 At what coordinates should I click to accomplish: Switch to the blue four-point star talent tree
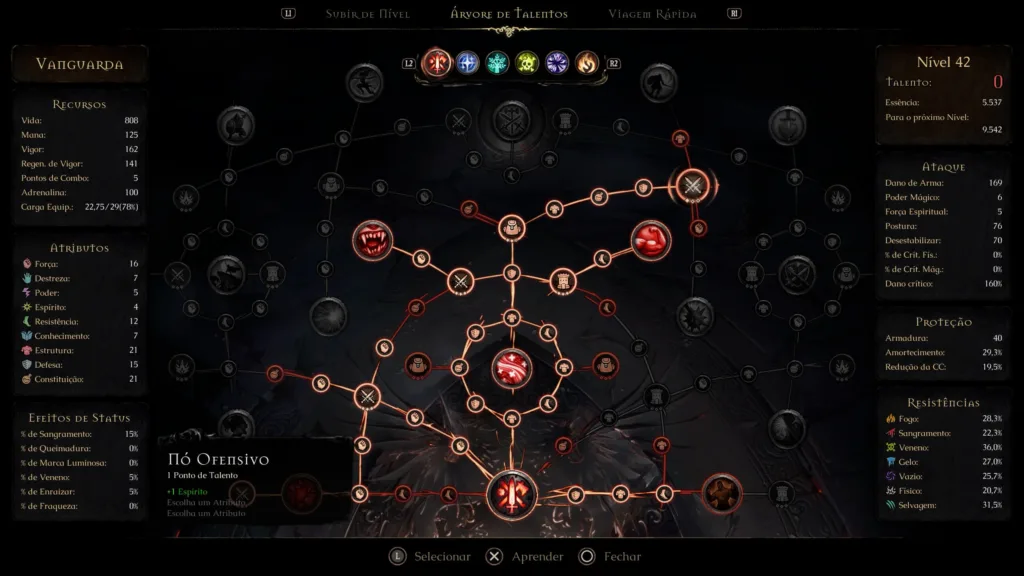pos(467,63)
